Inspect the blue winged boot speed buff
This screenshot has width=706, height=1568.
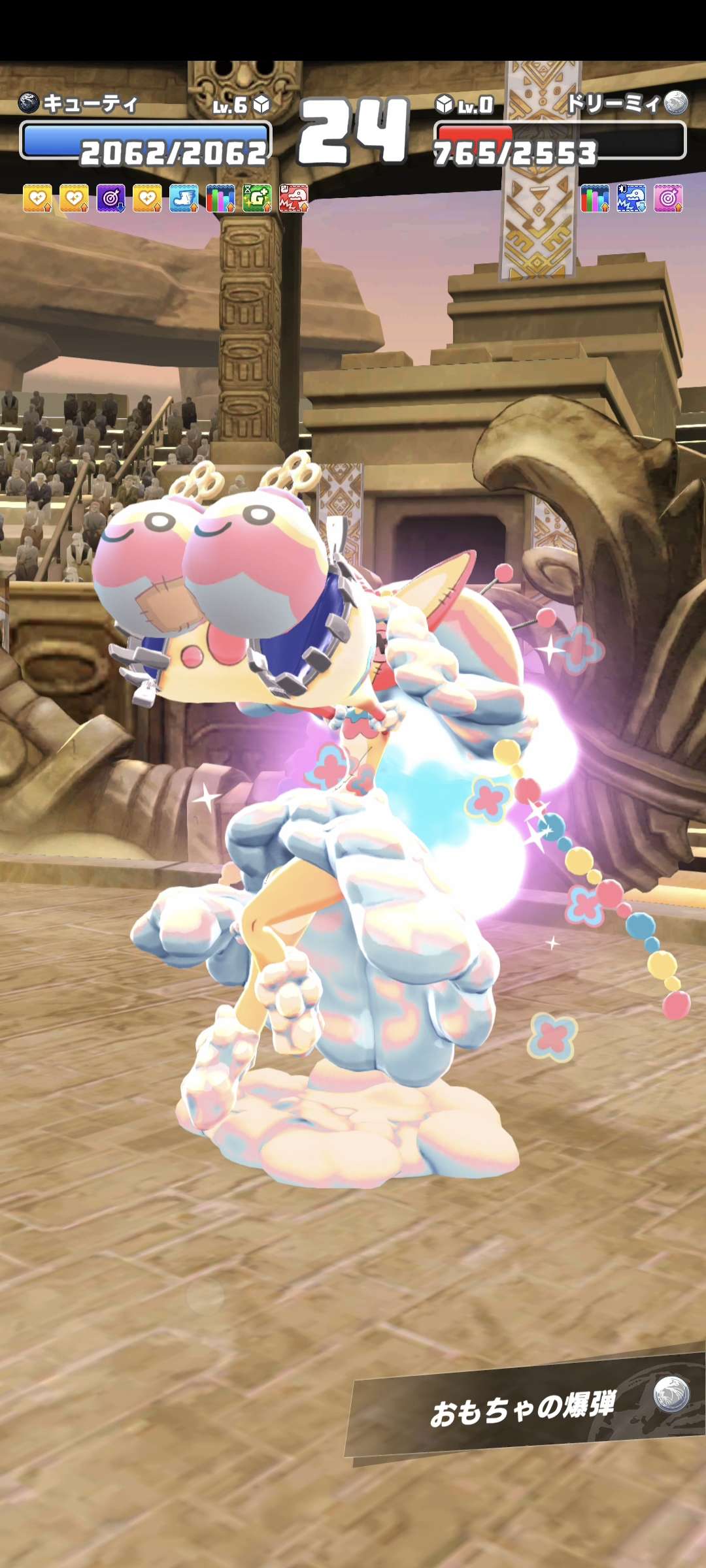click(x=184, y=198)
